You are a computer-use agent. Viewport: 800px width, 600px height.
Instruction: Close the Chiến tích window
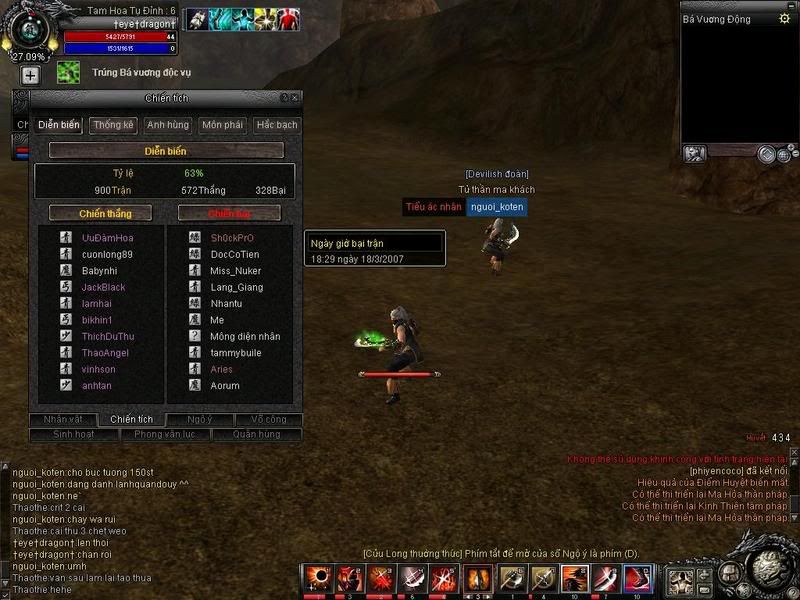click(295, 97)
